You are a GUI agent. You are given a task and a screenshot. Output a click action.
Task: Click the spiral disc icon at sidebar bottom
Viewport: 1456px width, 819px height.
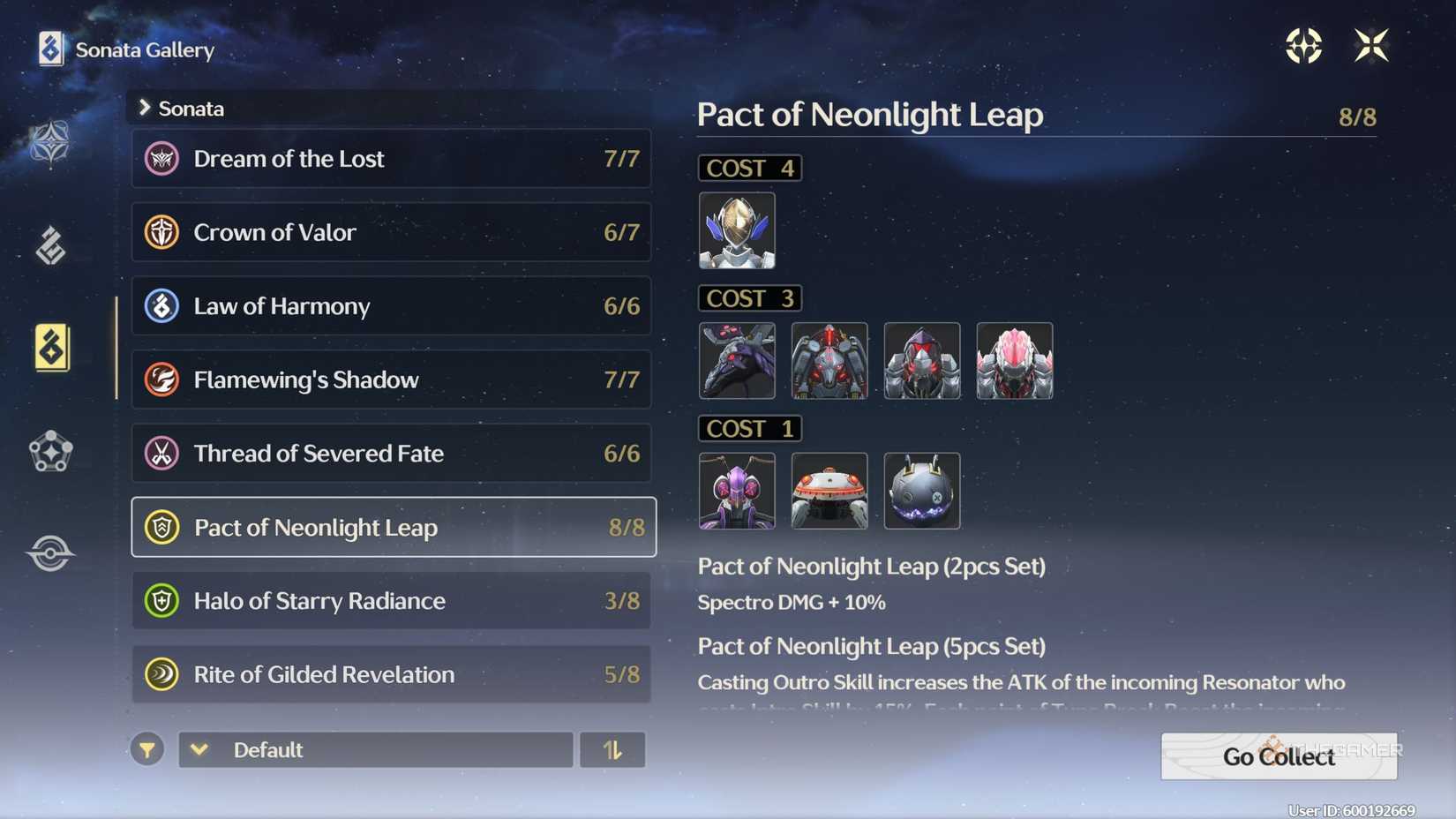[x=50, y=552]
